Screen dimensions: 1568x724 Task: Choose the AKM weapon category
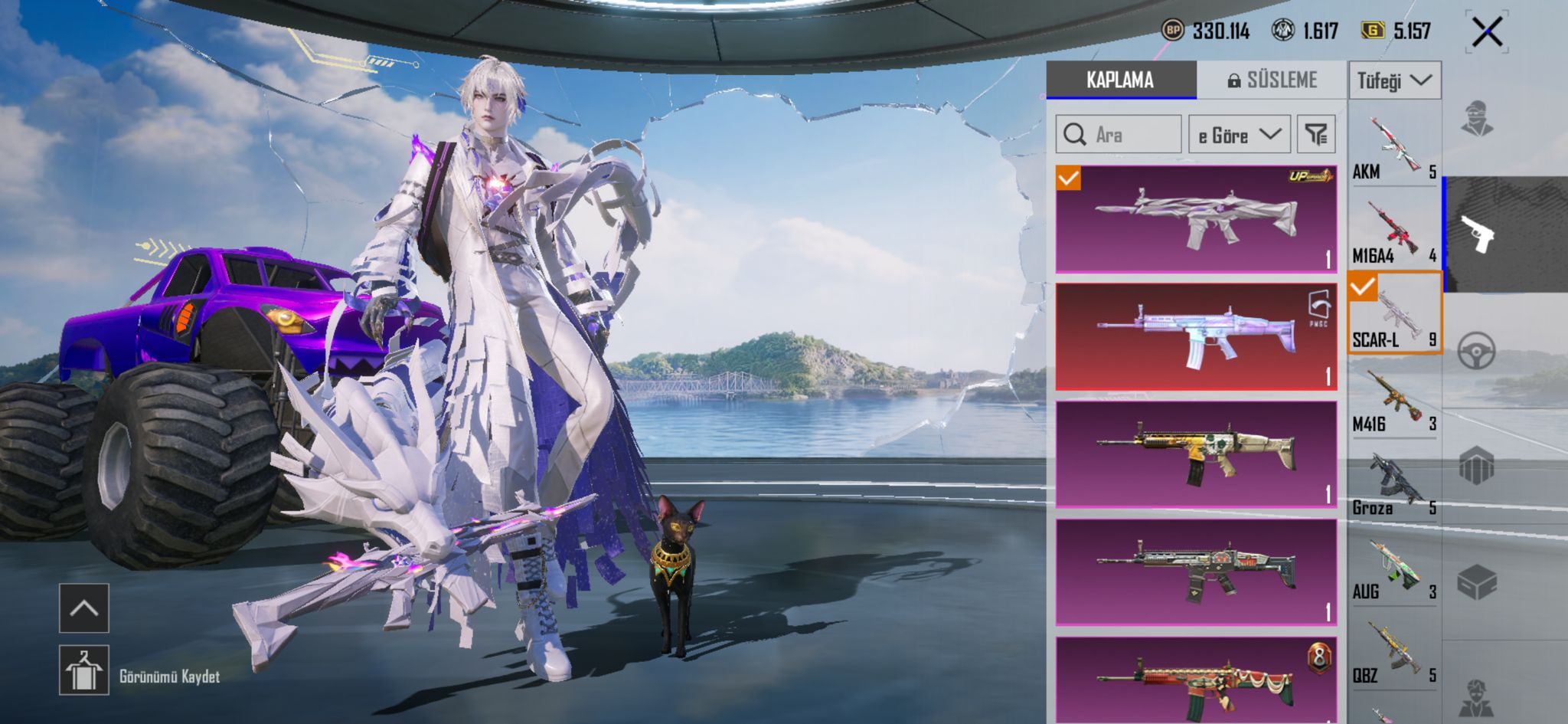coord(1394,146)
